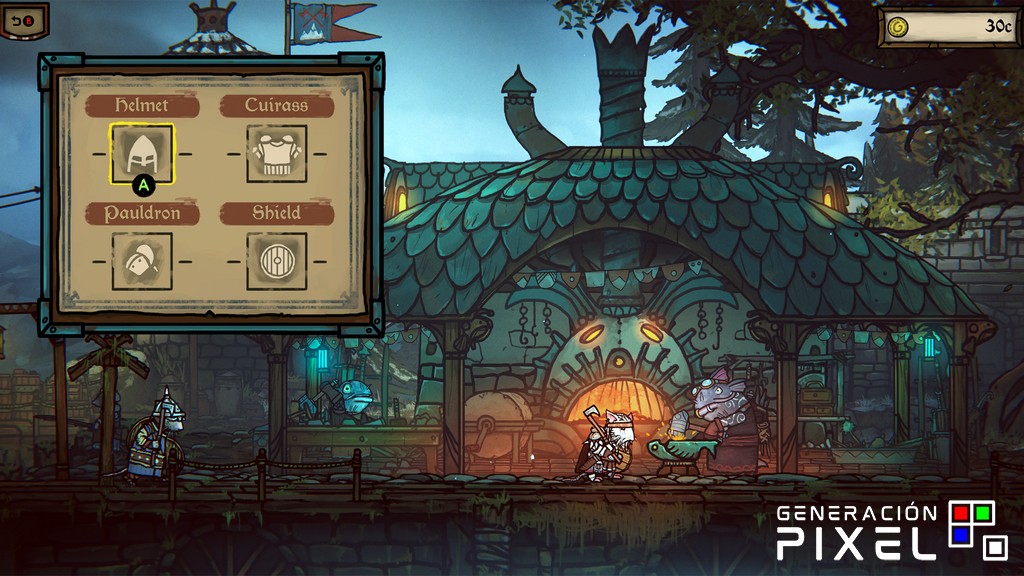Choose the Cuirass armor slot

click(x=276, y=154)
